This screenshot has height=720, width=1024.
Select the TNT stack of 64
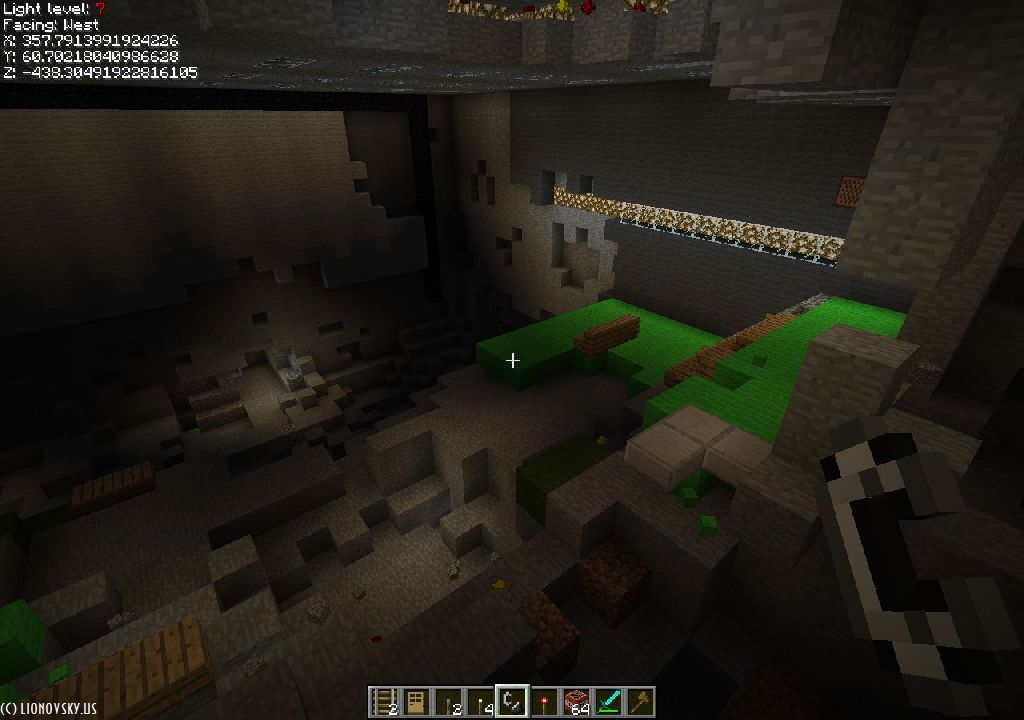tap(576, 702)
